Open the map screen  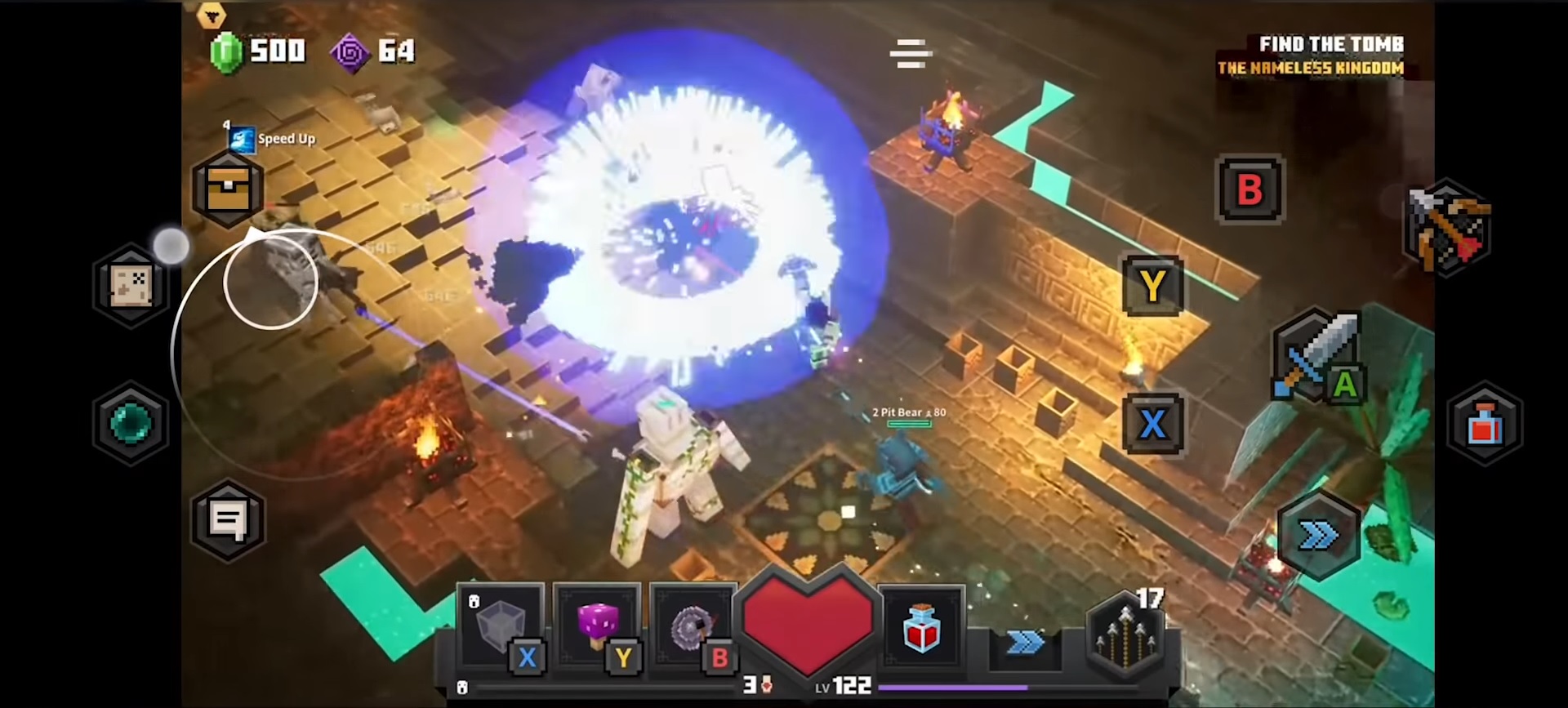(x=131, y=283)
